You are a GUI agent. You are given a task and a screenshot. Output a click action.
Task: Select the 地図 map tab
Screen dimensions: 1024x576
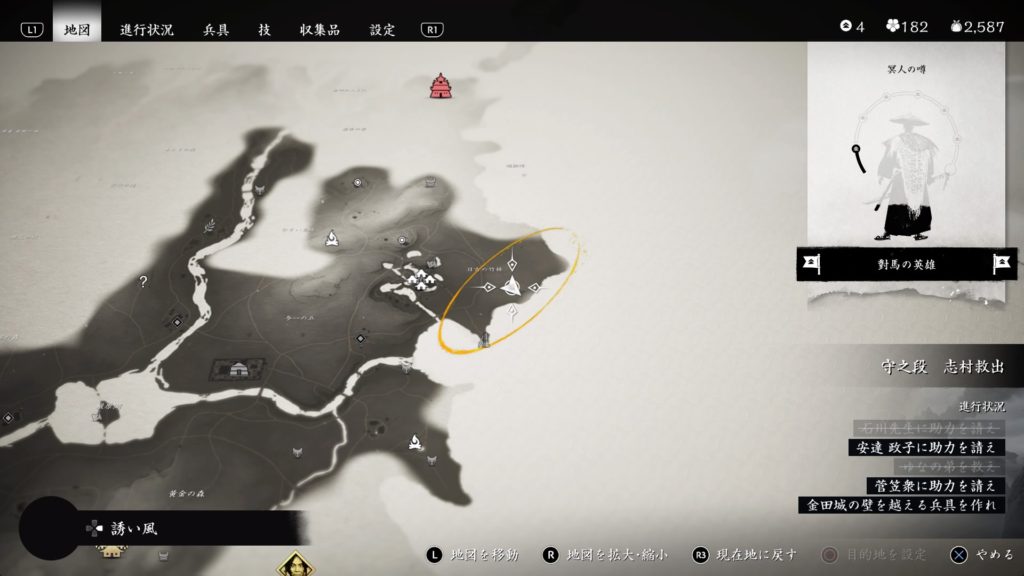click(x=76, y=29)
